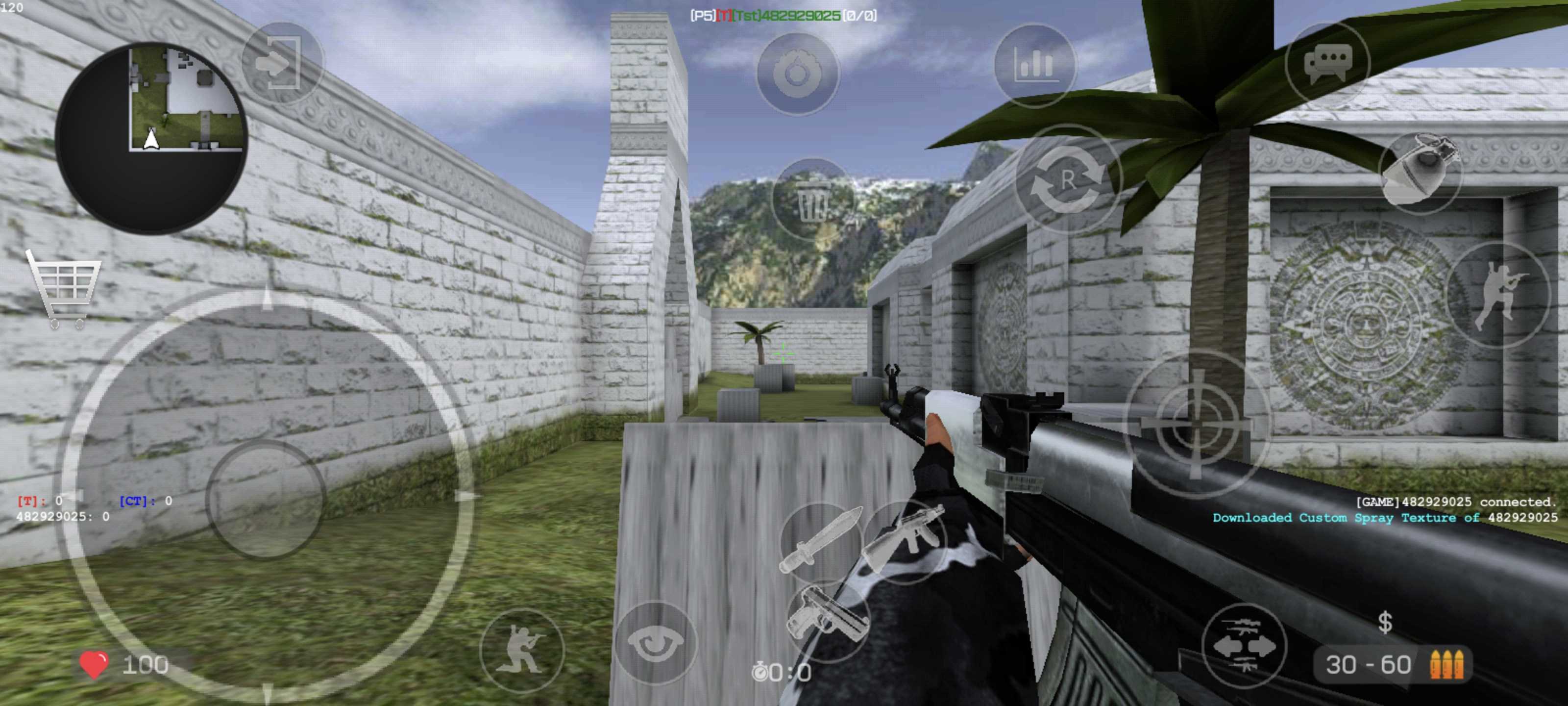The width and height of the screenshot is (1568, 706).
Task: Open the scoreboard bar chart button
Action: coord(1035,64)
